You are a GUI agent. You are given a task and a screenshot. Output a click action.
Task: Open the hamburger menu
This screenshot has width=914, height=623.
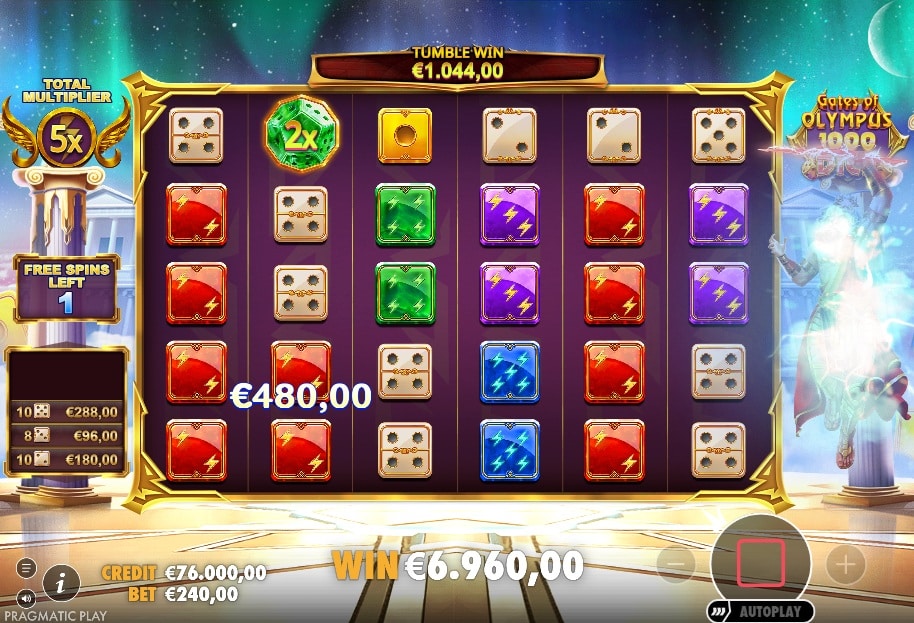tap(27, 568)
